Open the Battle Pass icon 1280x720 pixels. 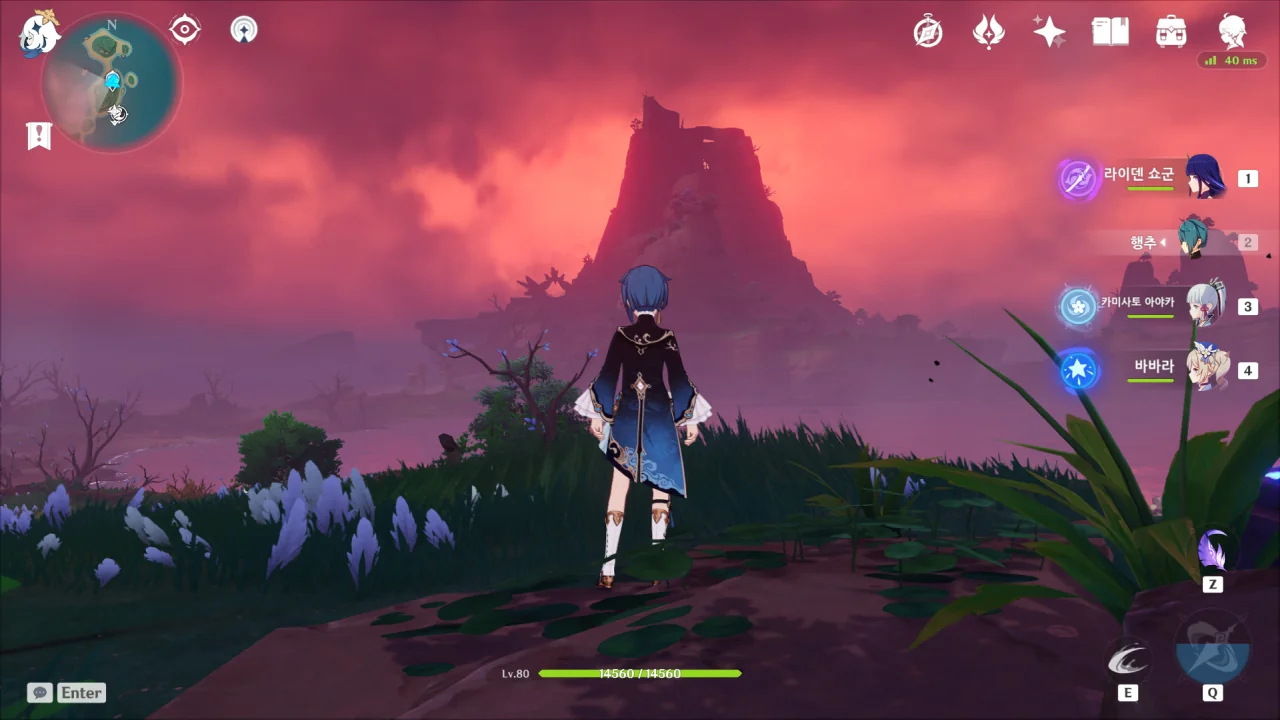[988, 32]
